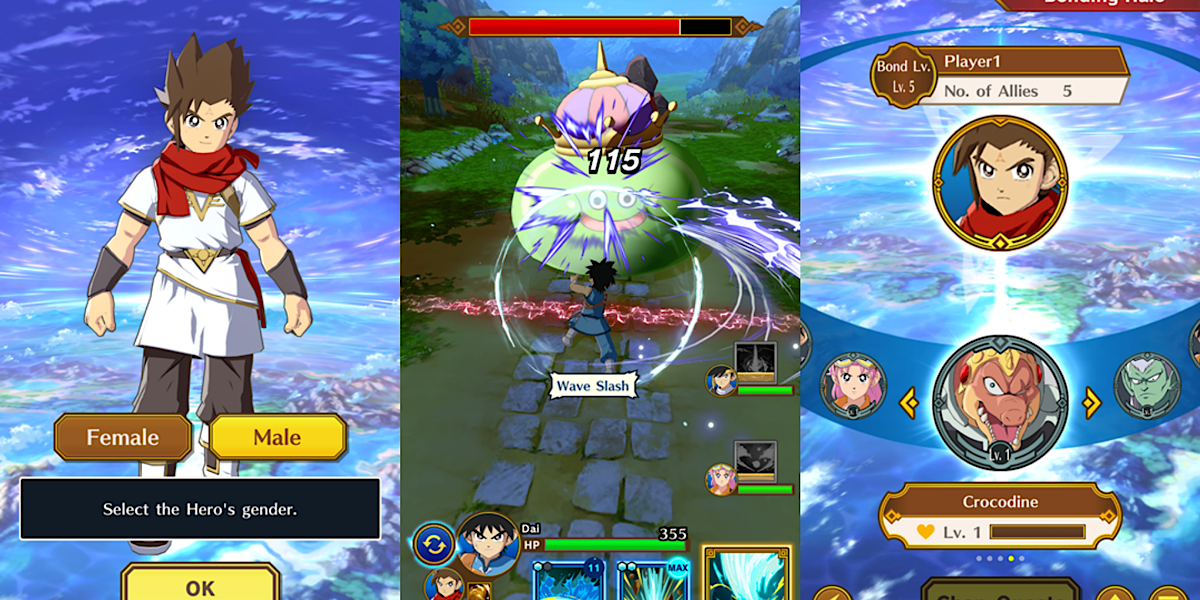The image size is (1200, 600).
Task: Go to the next ally with right arrow
Action: tap(1092, 403)
